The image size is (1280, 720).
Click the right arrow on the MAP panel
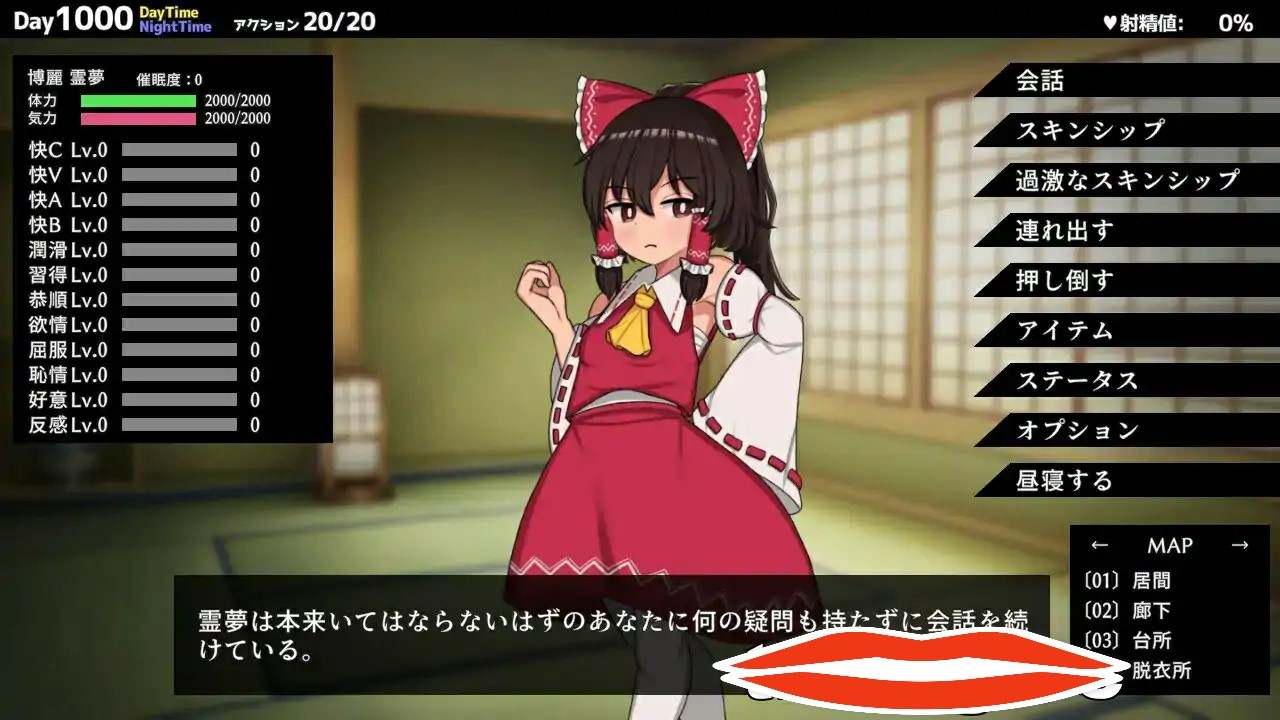pyautogui.click(x=1241, y=543)
